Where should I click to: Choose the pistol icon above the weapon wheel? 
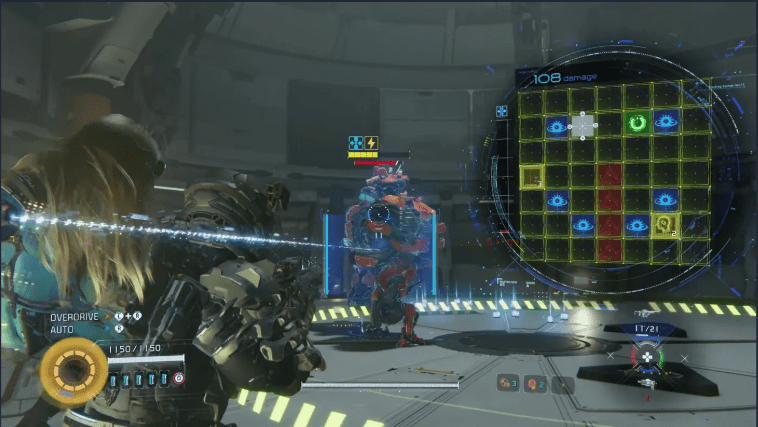pyautogui.click(x=645, y=313)
